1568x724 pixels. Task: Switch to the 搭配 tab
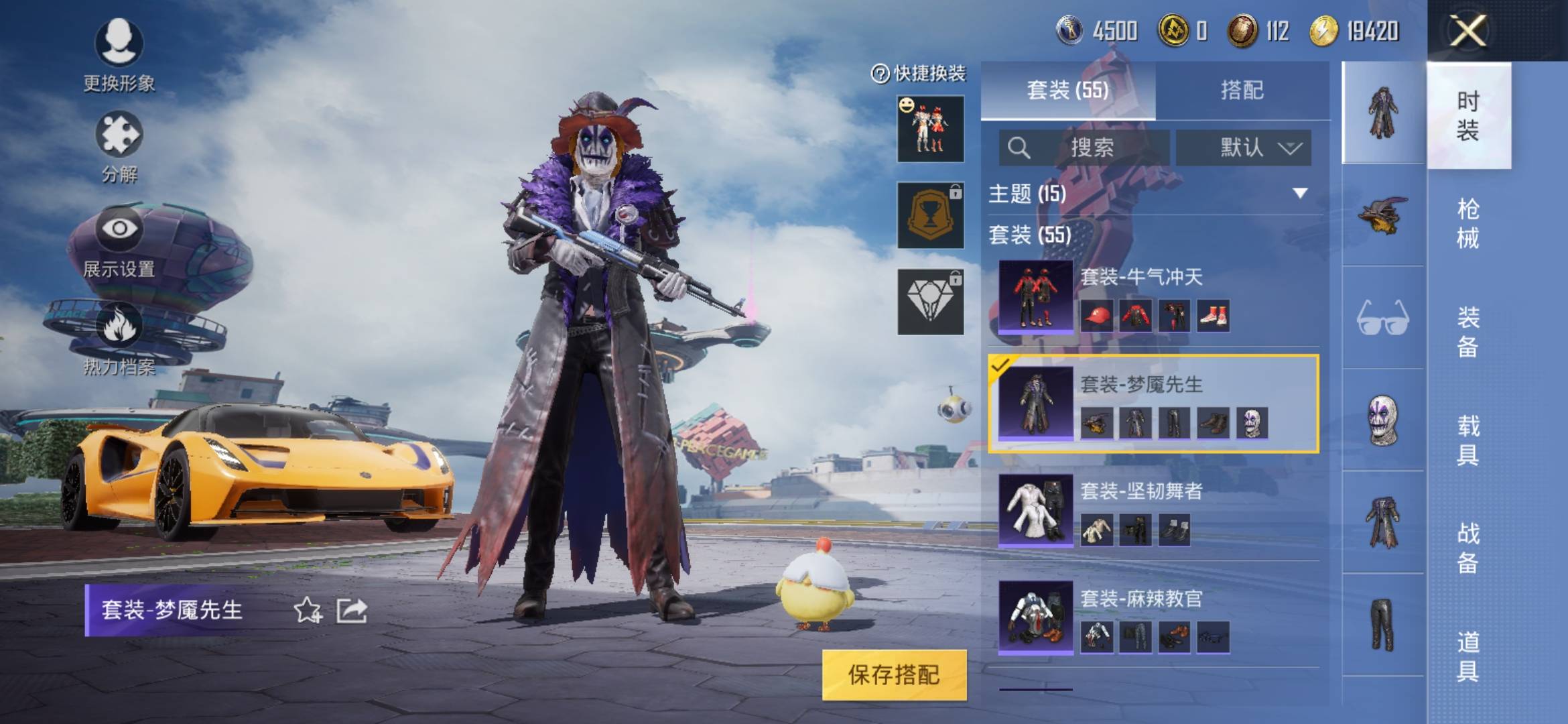1242,90
